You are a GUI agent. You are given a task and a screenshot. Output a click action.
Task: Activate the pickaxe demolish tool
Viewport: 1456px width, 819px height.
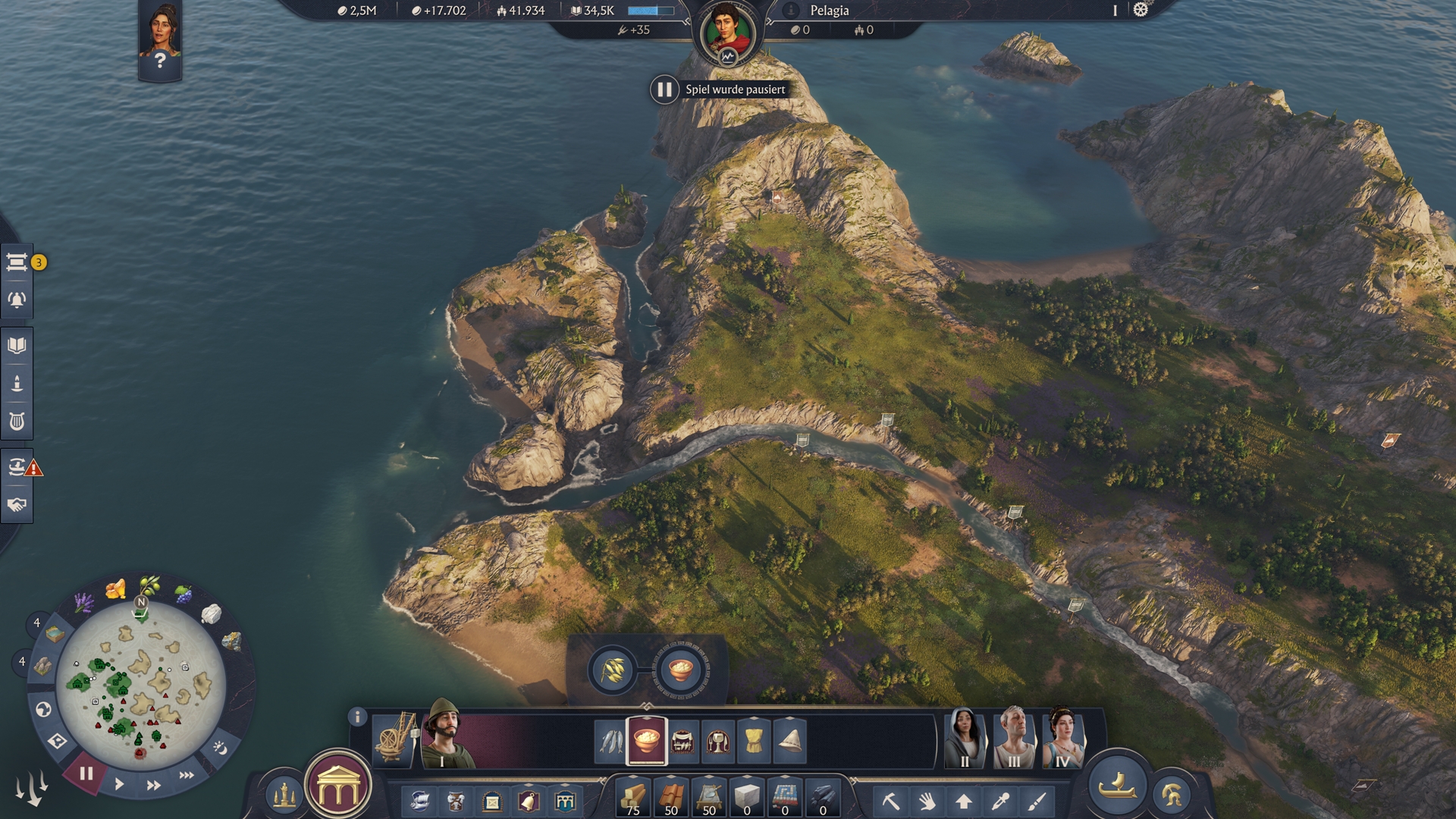click(890, 801)
